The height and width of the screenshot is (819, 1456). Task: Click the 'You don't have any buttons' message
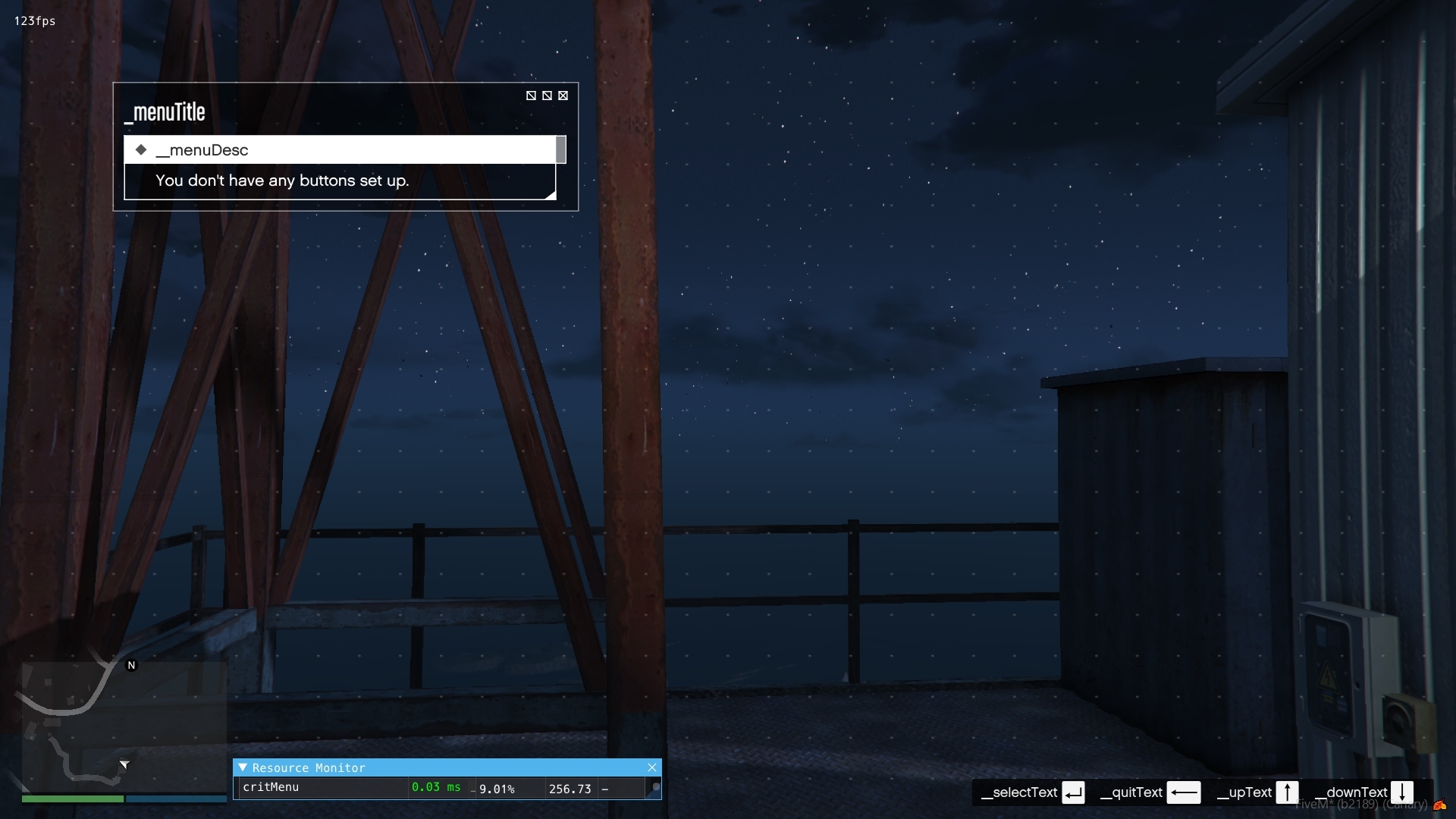pos(282,181)
